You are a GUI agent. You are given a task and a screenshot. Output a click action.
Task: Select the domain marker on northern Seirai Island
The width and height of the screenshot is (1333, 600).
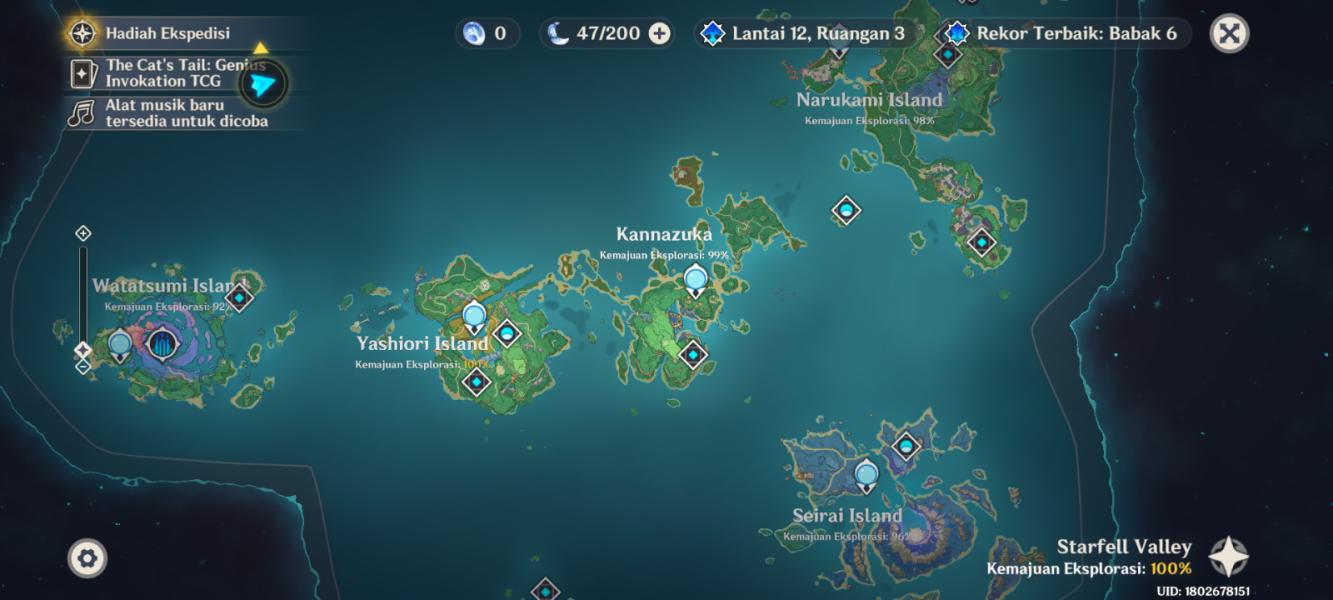click(907, 446)
